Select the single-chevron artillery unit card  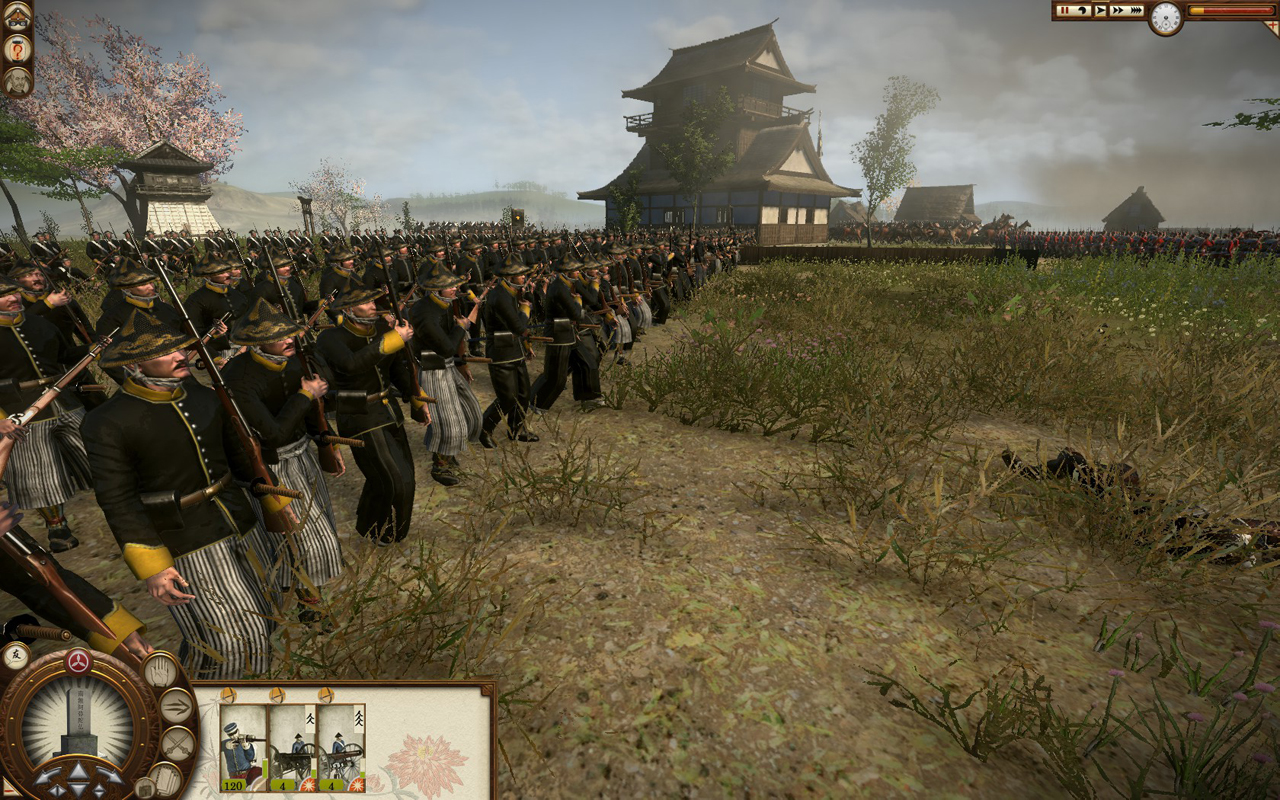(x=292, y=744)
